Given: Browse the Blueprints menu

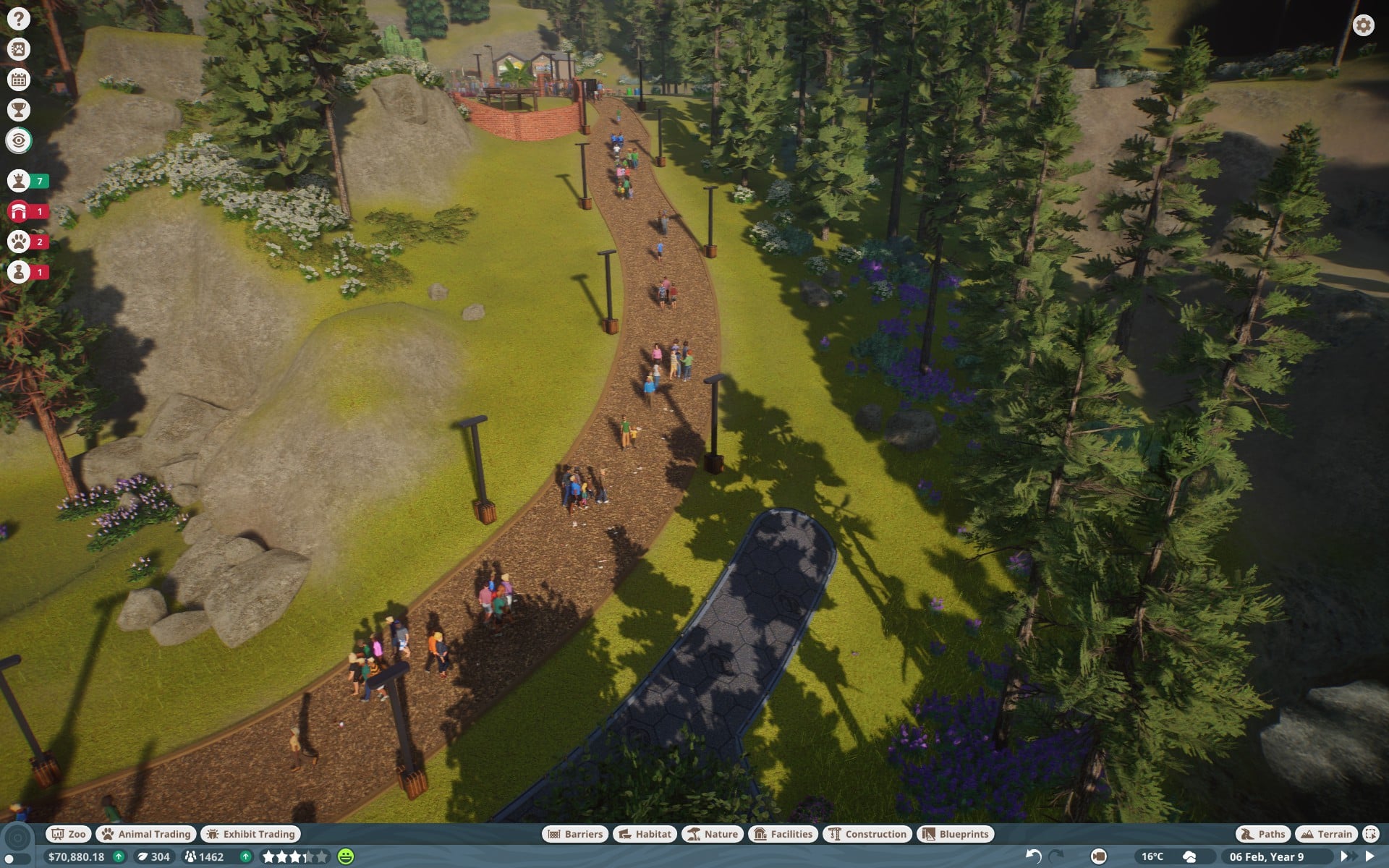Looking at the screenshot, I should tap(956, 834).
